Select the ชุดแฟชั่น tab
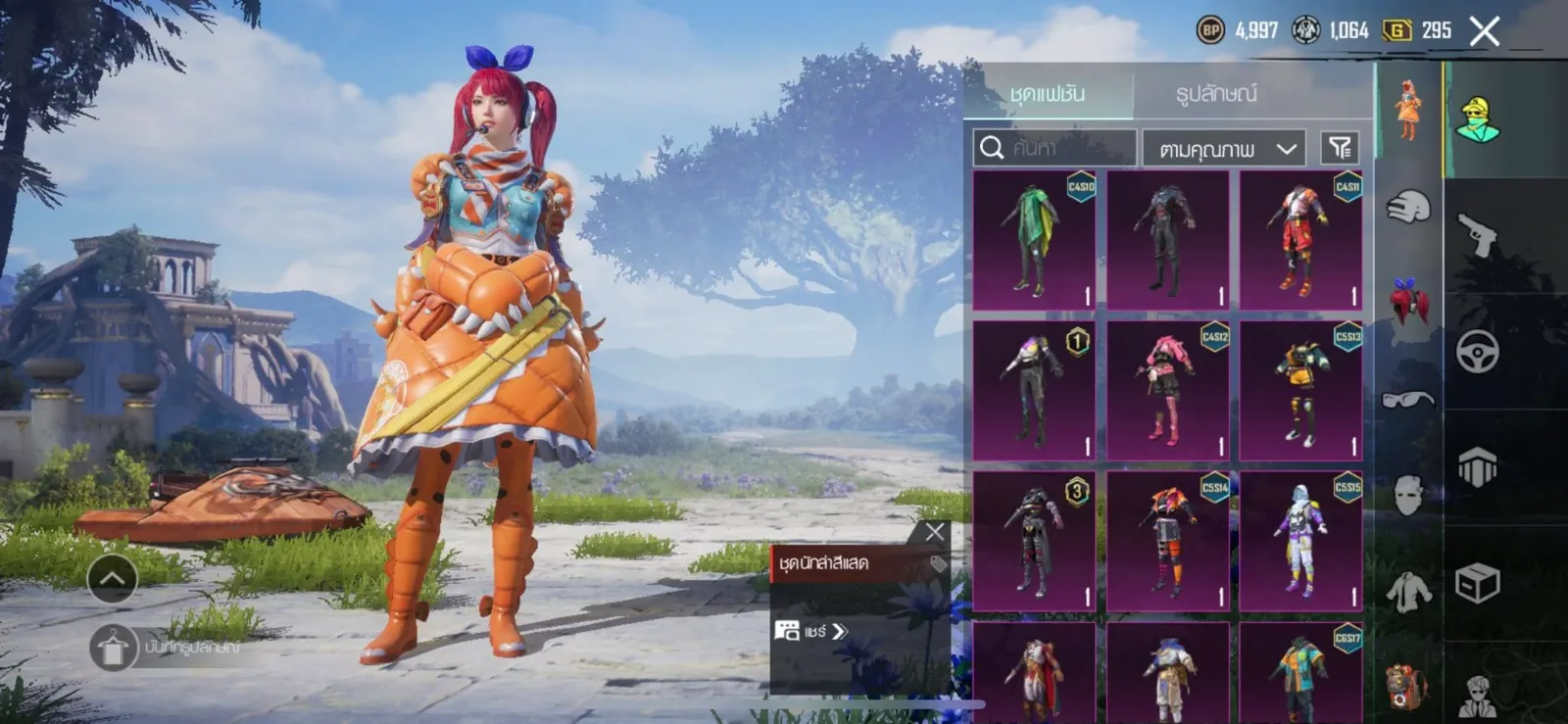This screenshot has height=724, width=1568. tap(1047, 94)
